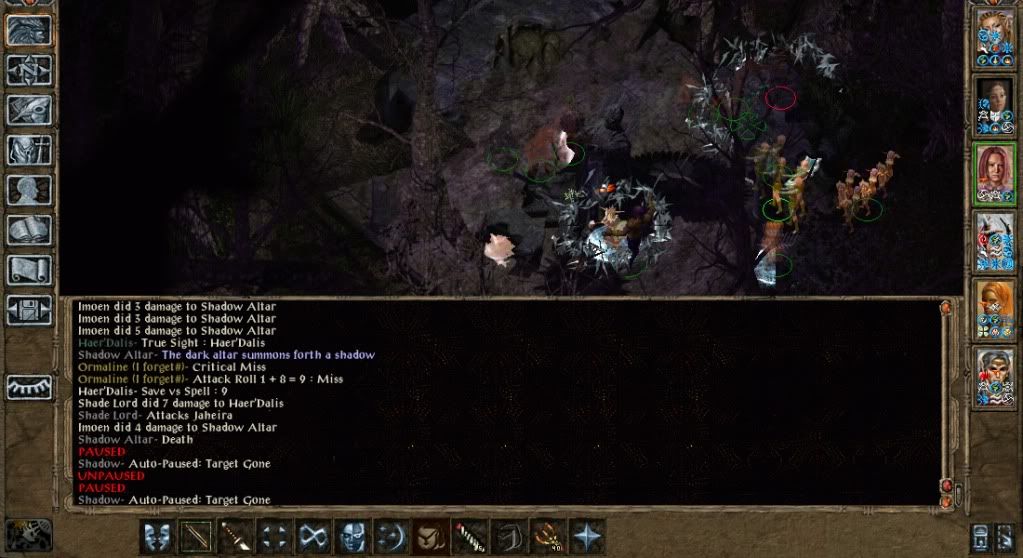Screen dimensions: 1023x558
Task: Select the dark-haired woman portrait
Action: tap(994, 103)
